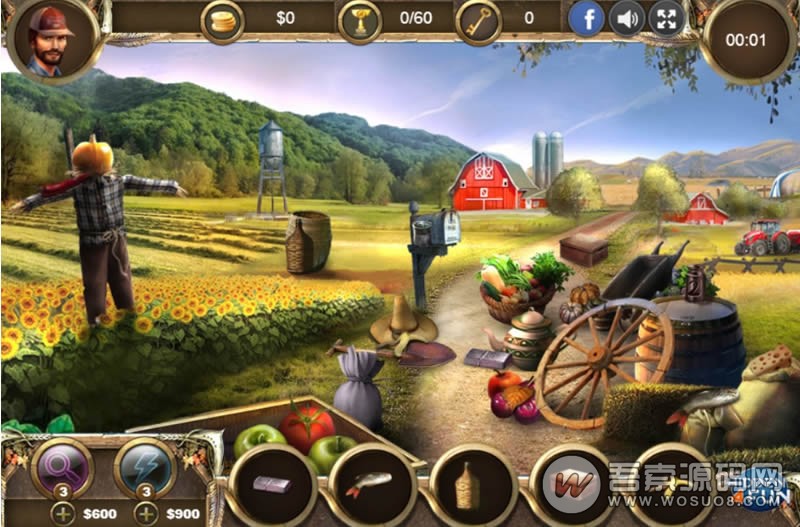The height and width of the screenshot is (527, 800).
Task: Enter fullscreen mode with the arrows button
Action: tap(667, 18)
